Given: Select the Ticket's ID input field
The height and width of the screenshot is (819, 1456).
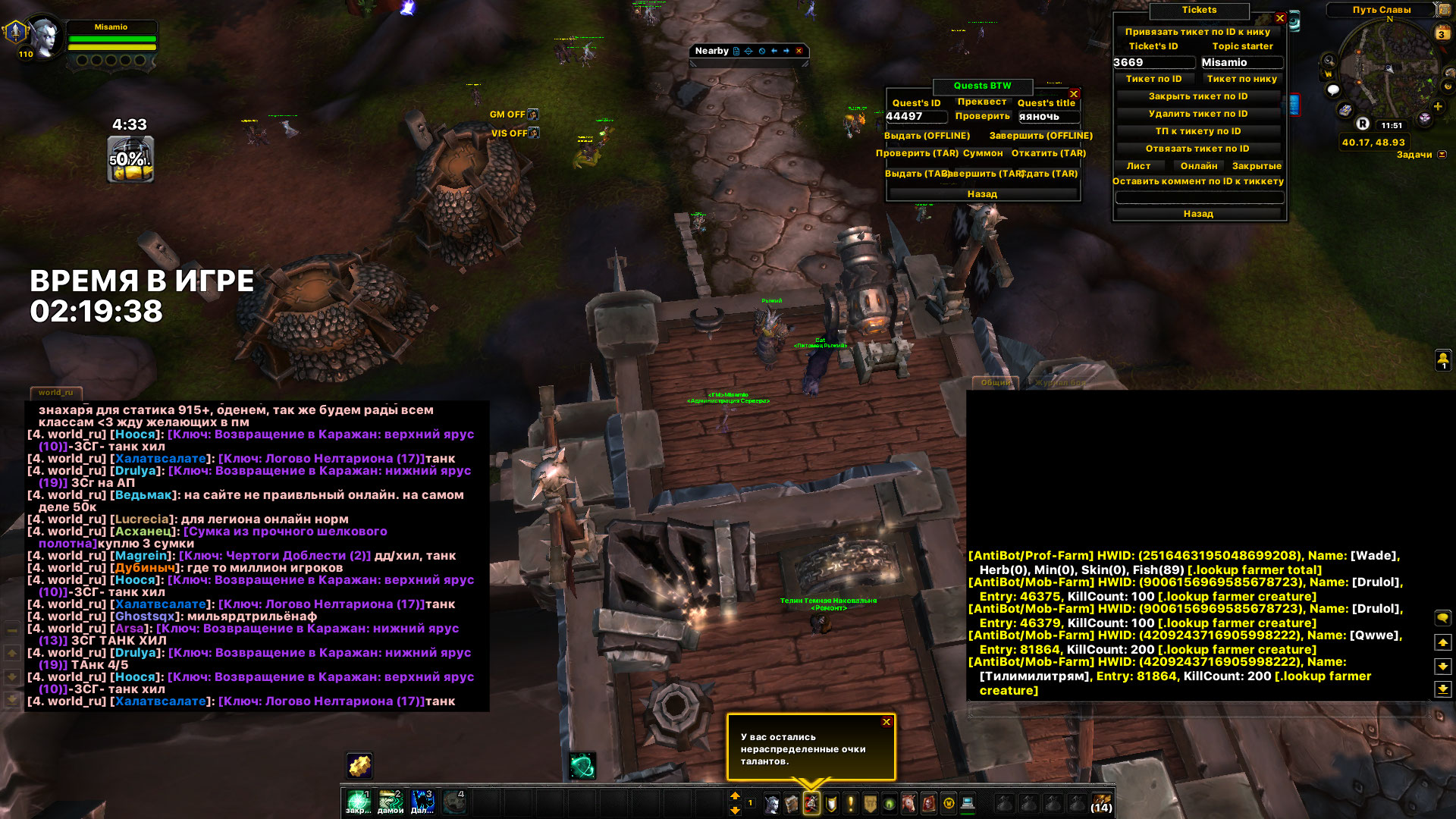Looking at the screenshot, I should (1153, 63).
